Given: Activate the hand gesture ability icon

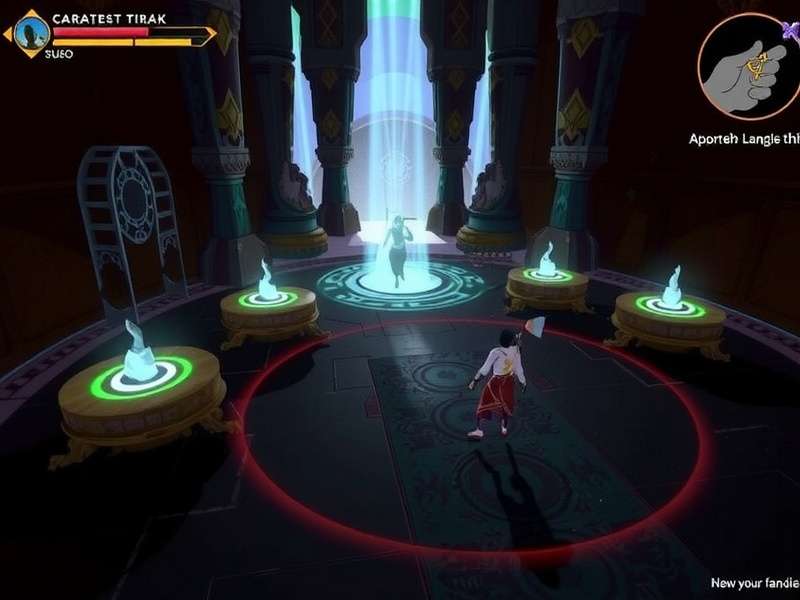Looking at the screenshot, I should coord(747,66).
